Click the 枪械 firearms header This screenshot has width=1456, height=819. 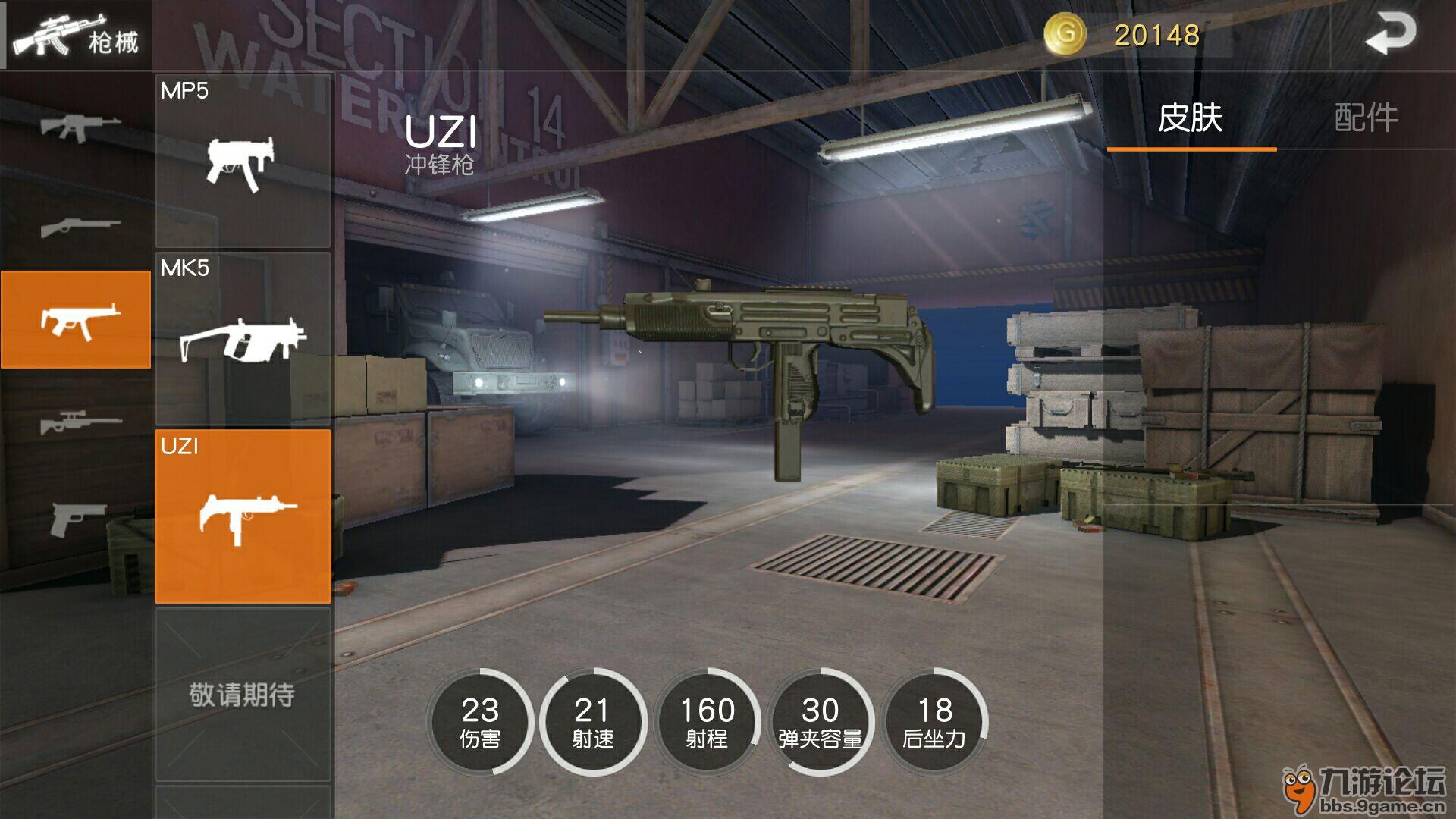76,35
